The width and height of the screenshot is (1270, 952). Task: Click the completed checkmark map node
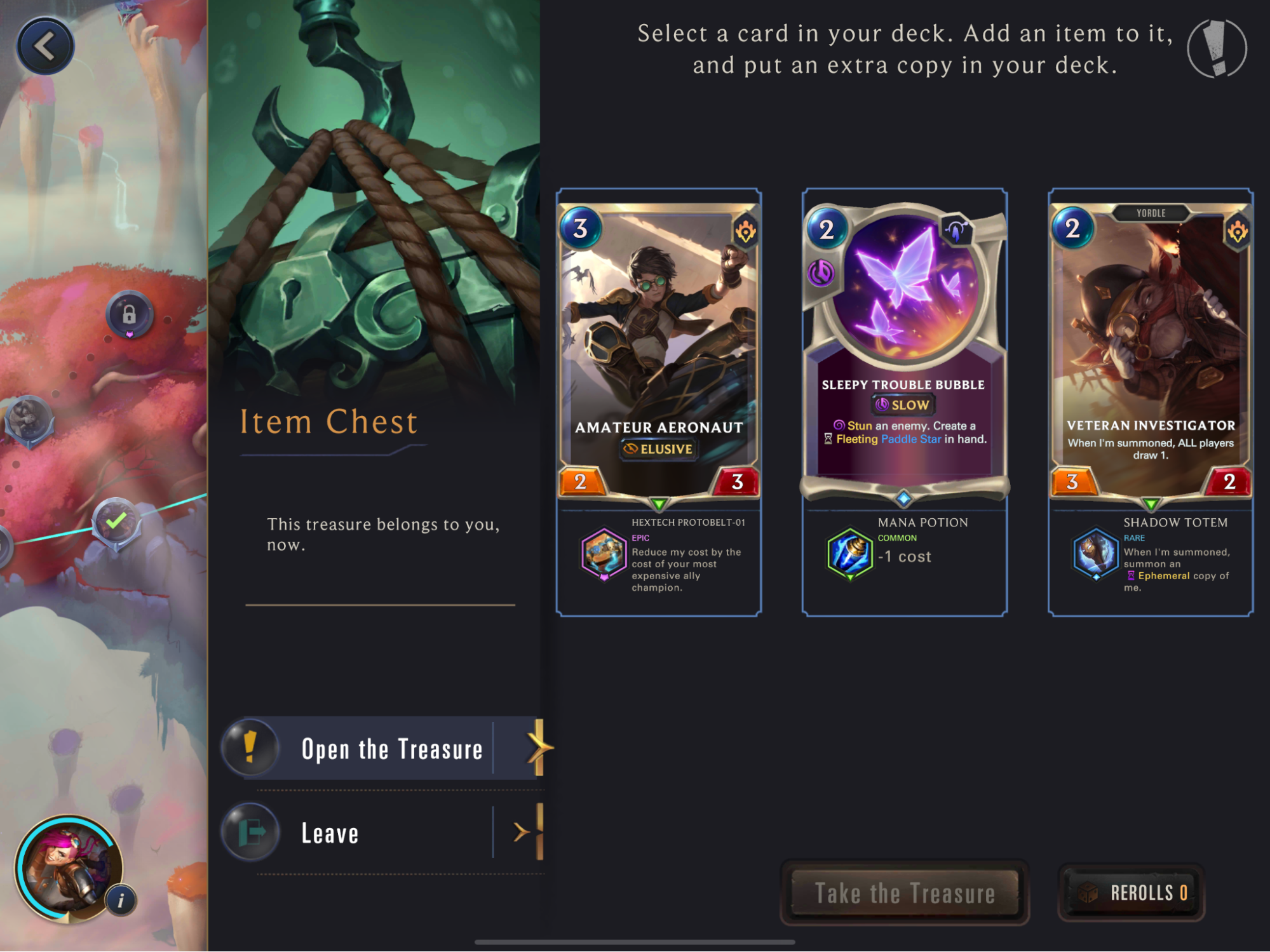(116, 523)
